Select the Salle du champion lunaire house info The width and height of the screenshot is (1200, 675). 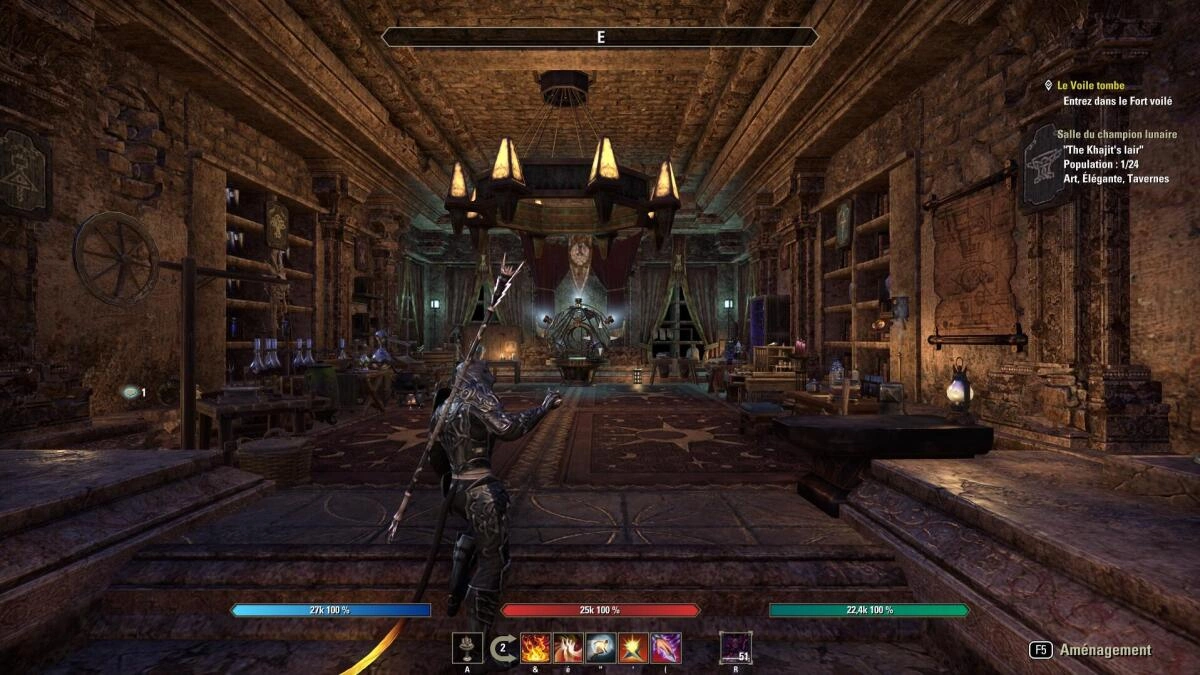point(1116,134)
